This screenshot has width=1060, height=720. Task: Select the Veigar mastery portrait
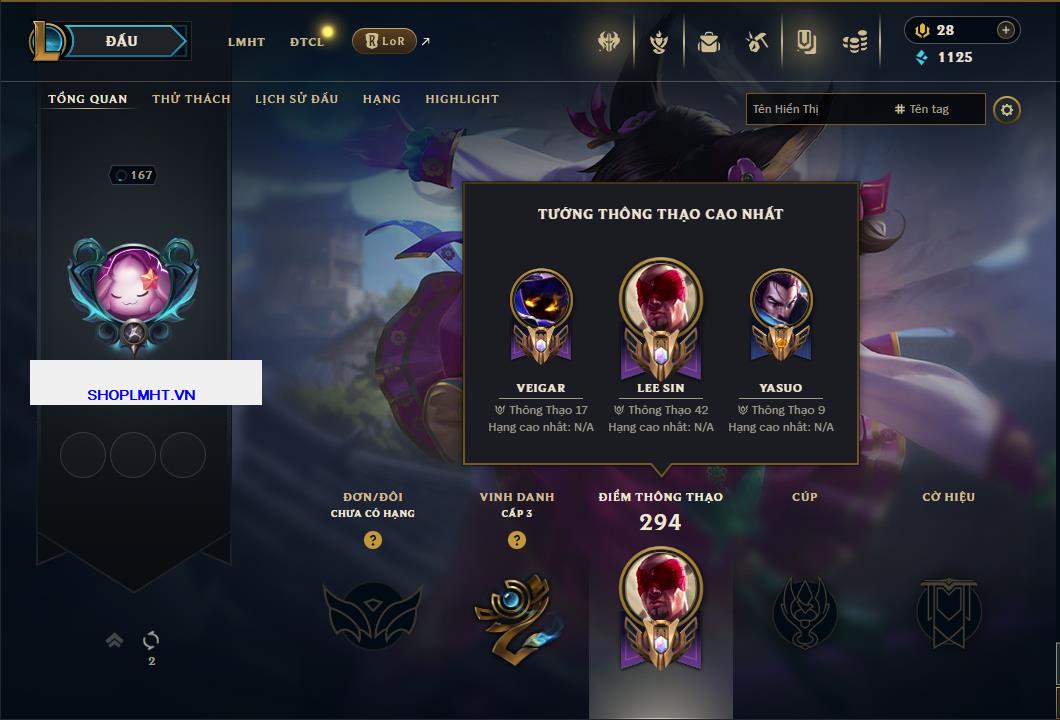541,302
